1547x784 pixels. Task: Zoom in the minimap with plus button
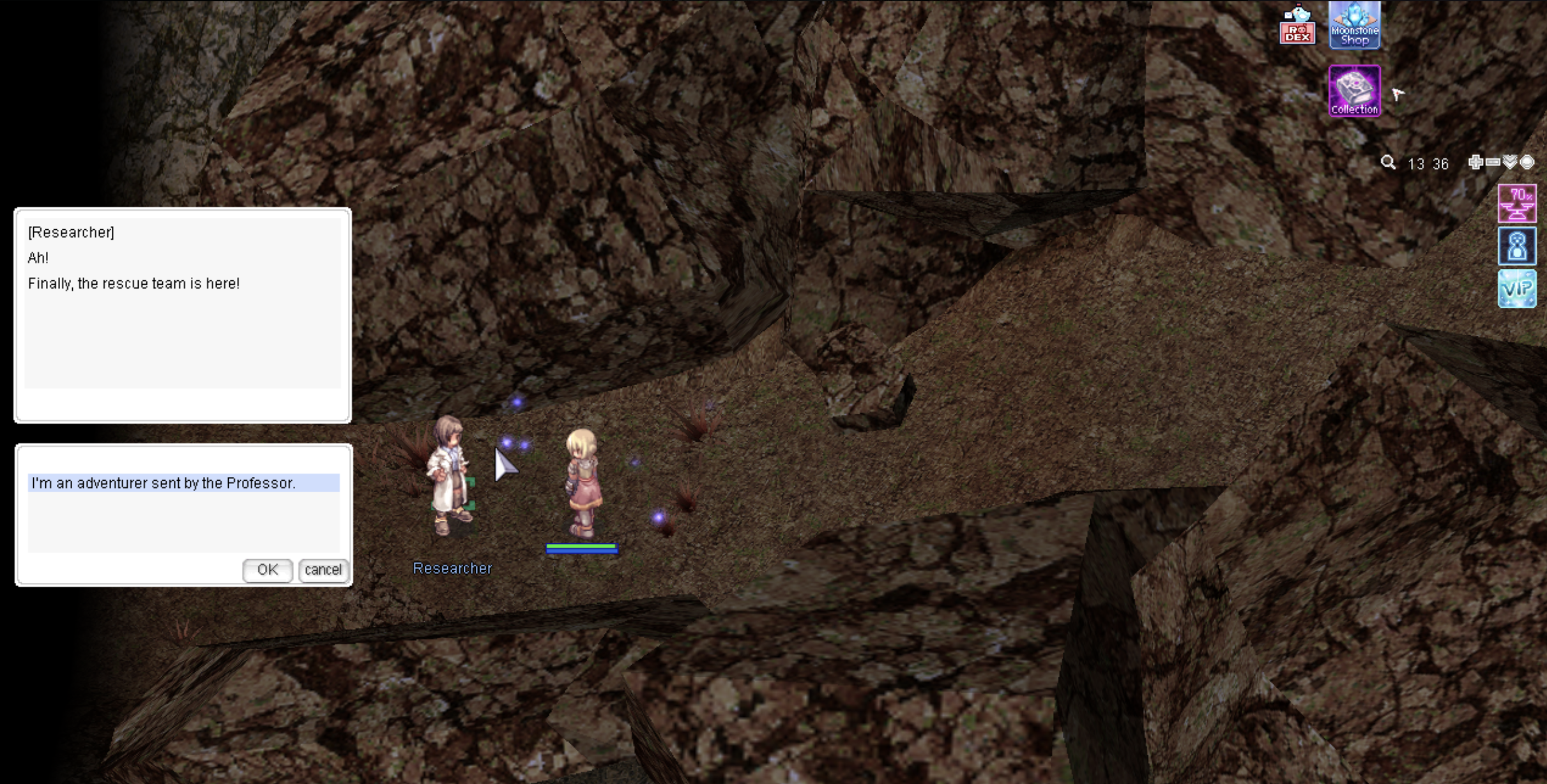(1475, 162)
